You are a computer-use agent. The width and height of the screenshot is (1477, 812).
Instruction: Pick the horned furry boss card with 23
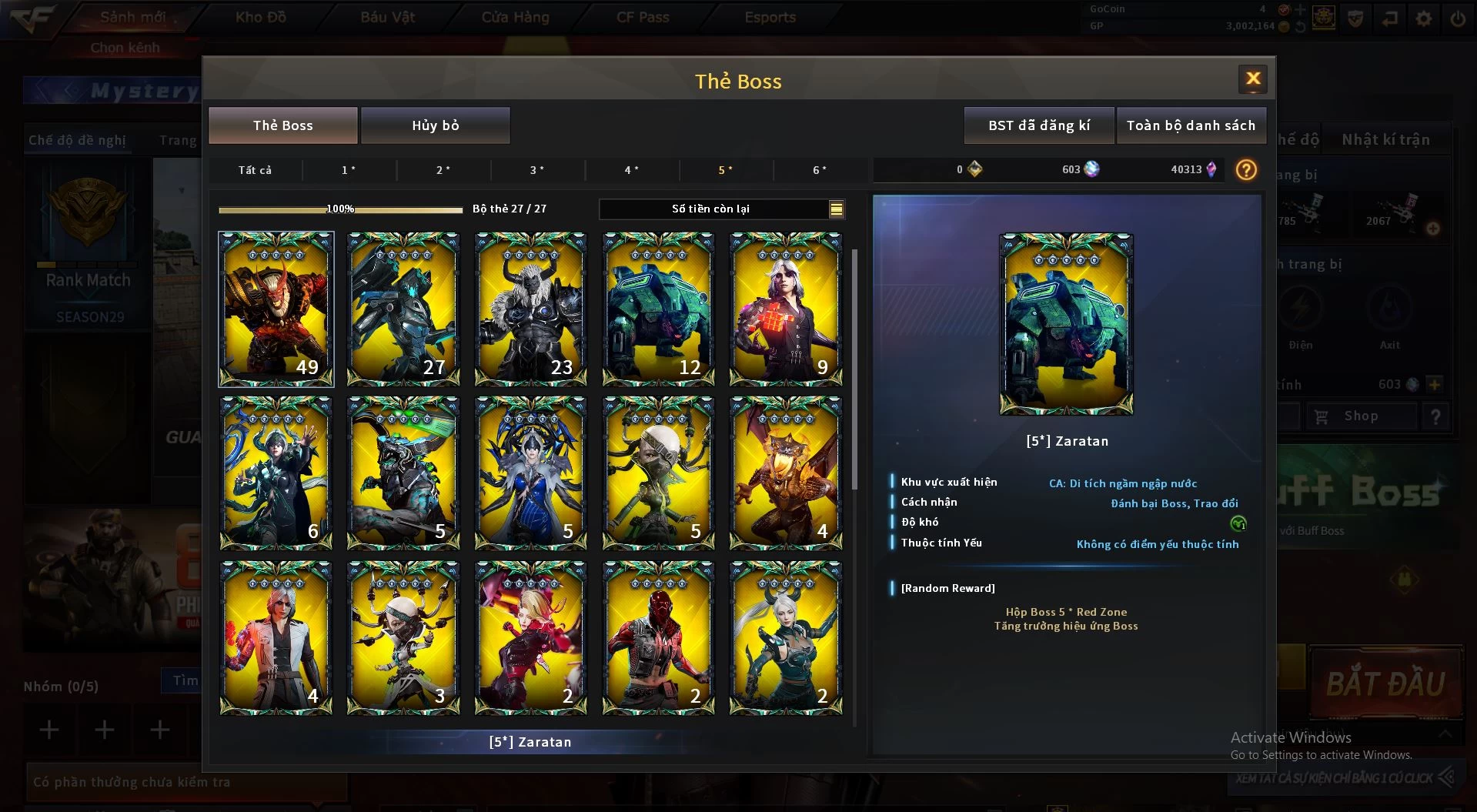pos(530,309)
